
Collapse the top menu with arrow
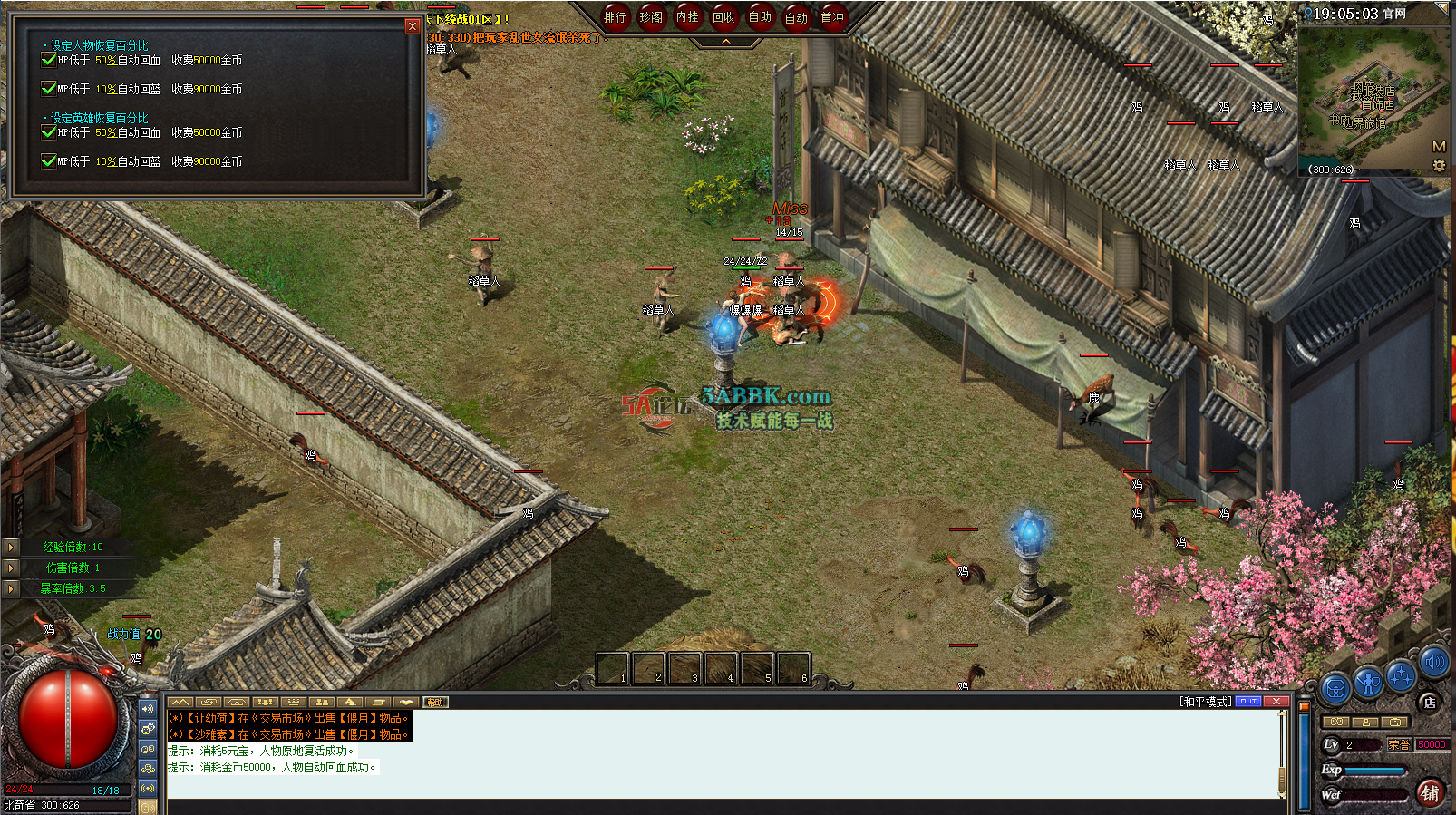(x=726, y=42)
